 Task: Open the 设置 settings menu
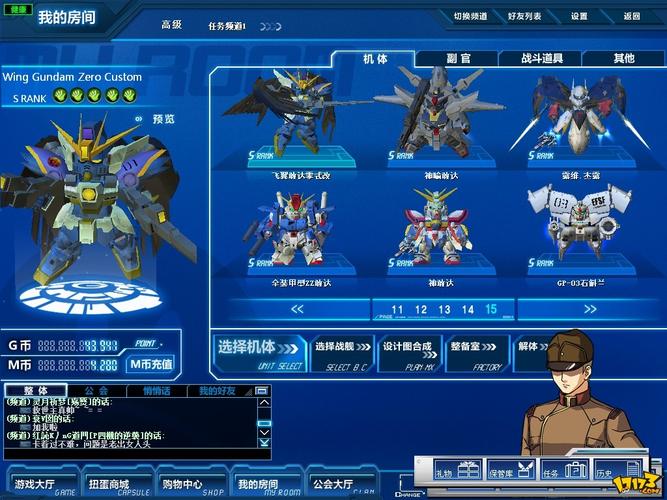579,16
